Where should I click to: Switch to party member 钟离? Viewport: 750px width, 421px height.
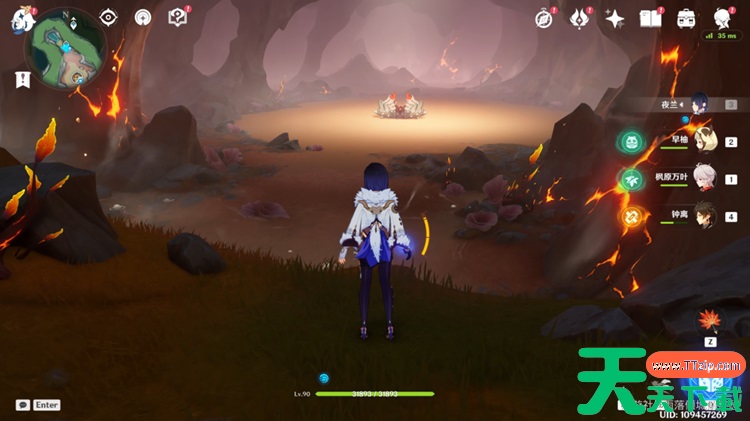point(705,214)
